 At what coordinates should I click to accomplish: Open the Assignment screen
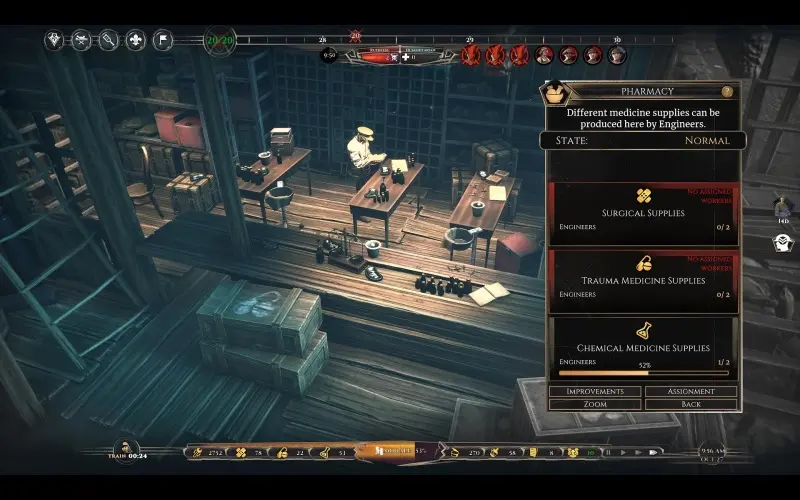coord(691,391)
